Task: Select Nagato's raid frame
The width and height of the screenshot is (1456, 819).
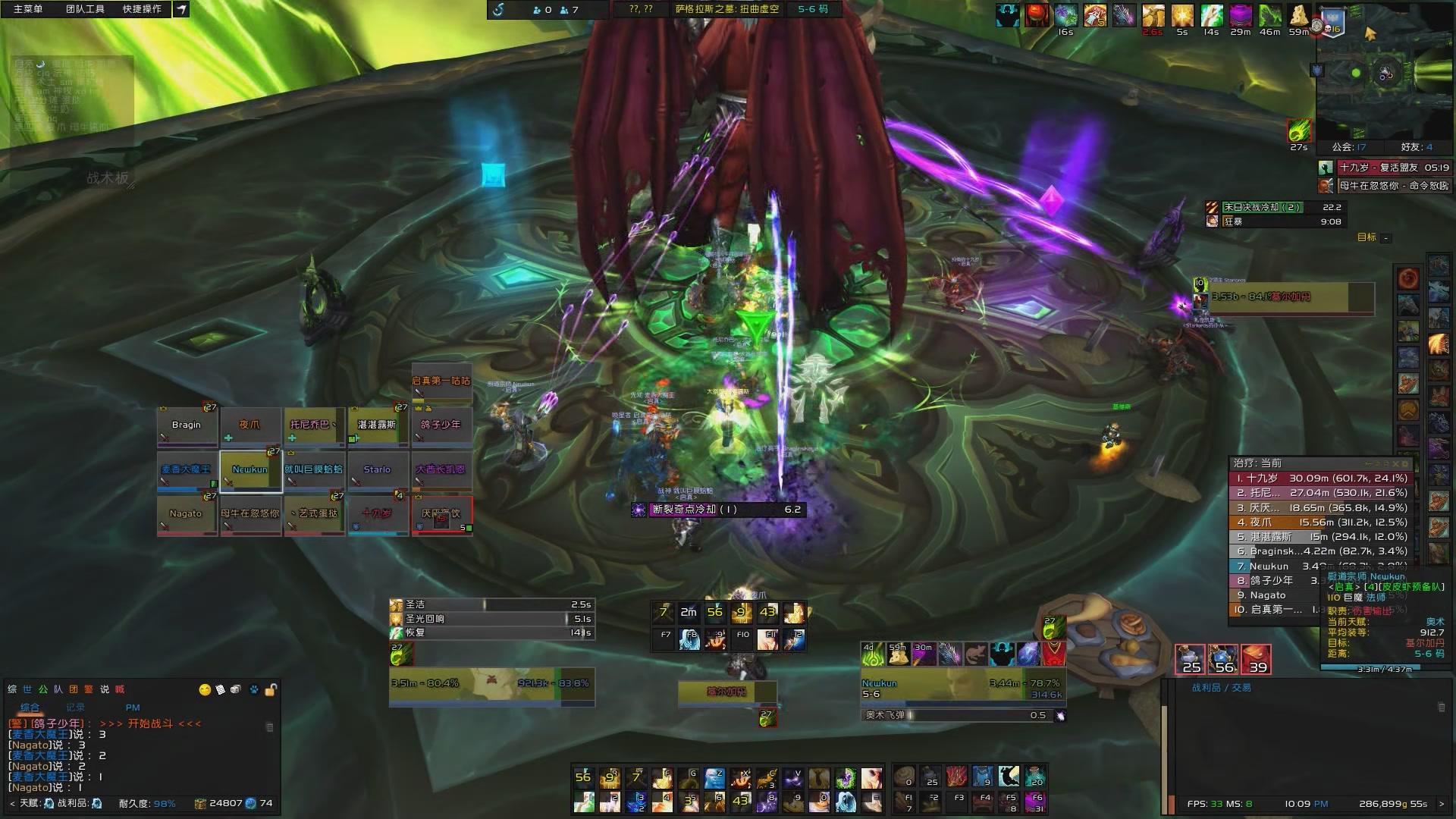Action: [187, 515]
